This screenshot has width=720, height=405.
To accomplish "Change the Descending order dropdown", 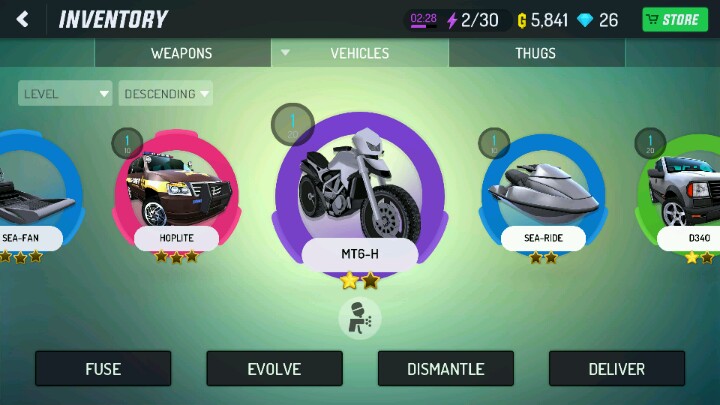I will pyautogui.click(x=166, y=94).
